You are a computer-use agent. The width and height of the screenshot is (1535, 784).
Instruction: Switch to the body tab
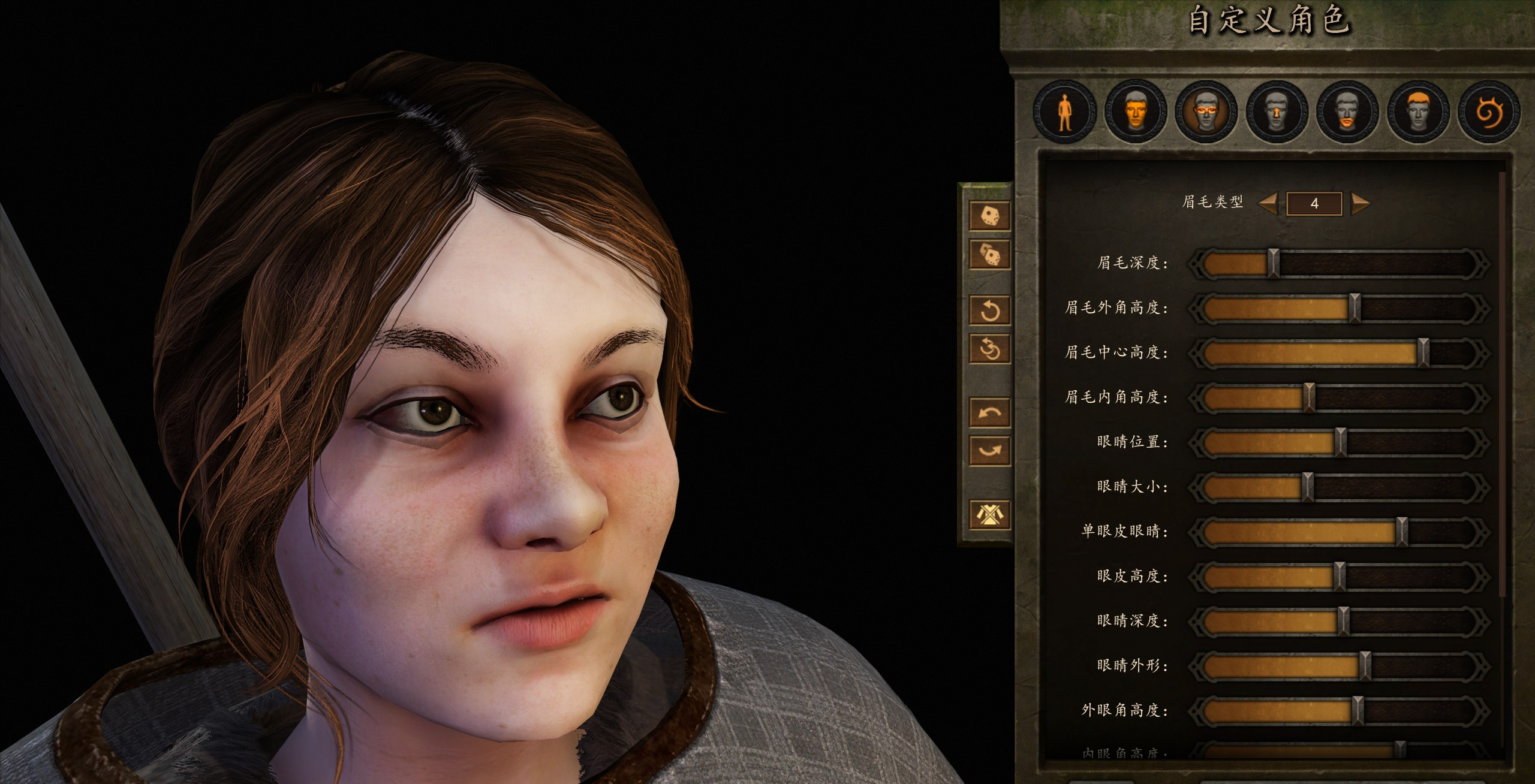point(1064,112)
